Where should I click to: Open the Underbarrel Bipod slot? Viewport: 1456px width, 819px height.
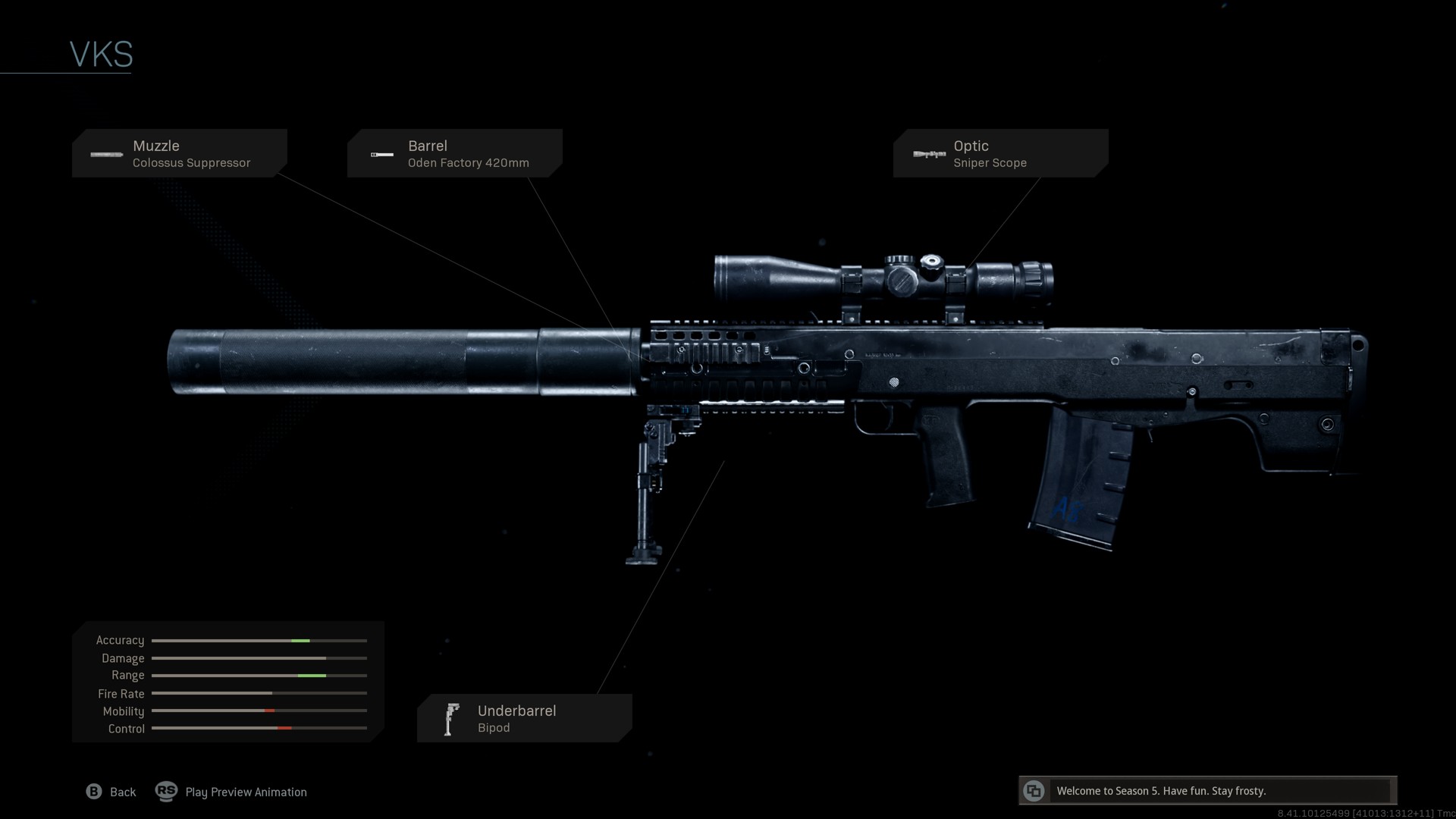tap(524, 718)
